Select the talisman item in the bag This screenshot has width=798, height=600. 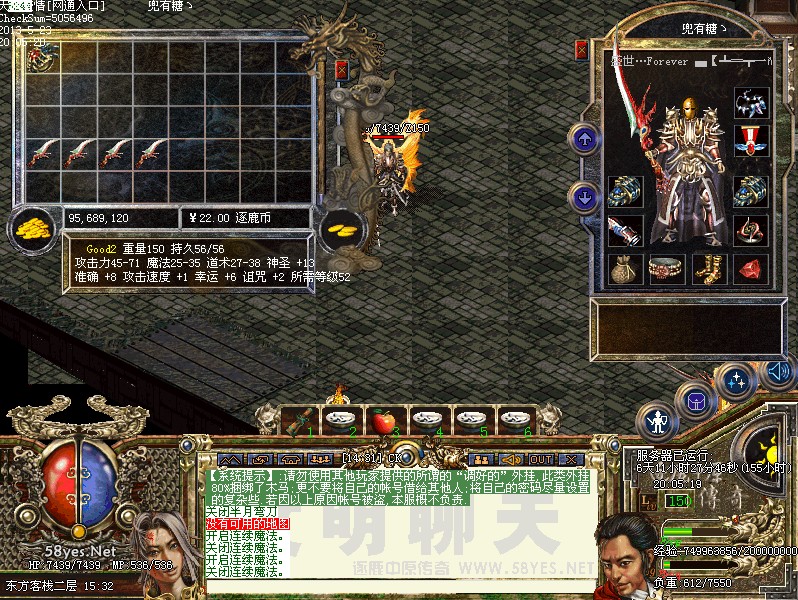point(40,59)
